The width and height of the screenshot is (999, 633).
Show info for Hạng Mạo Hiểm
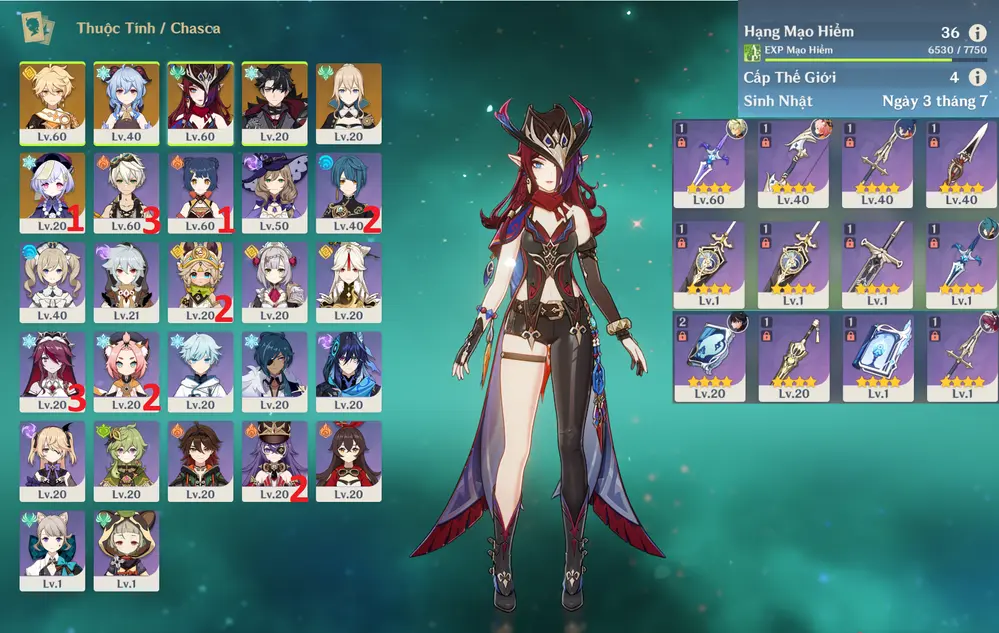point(977,33)
